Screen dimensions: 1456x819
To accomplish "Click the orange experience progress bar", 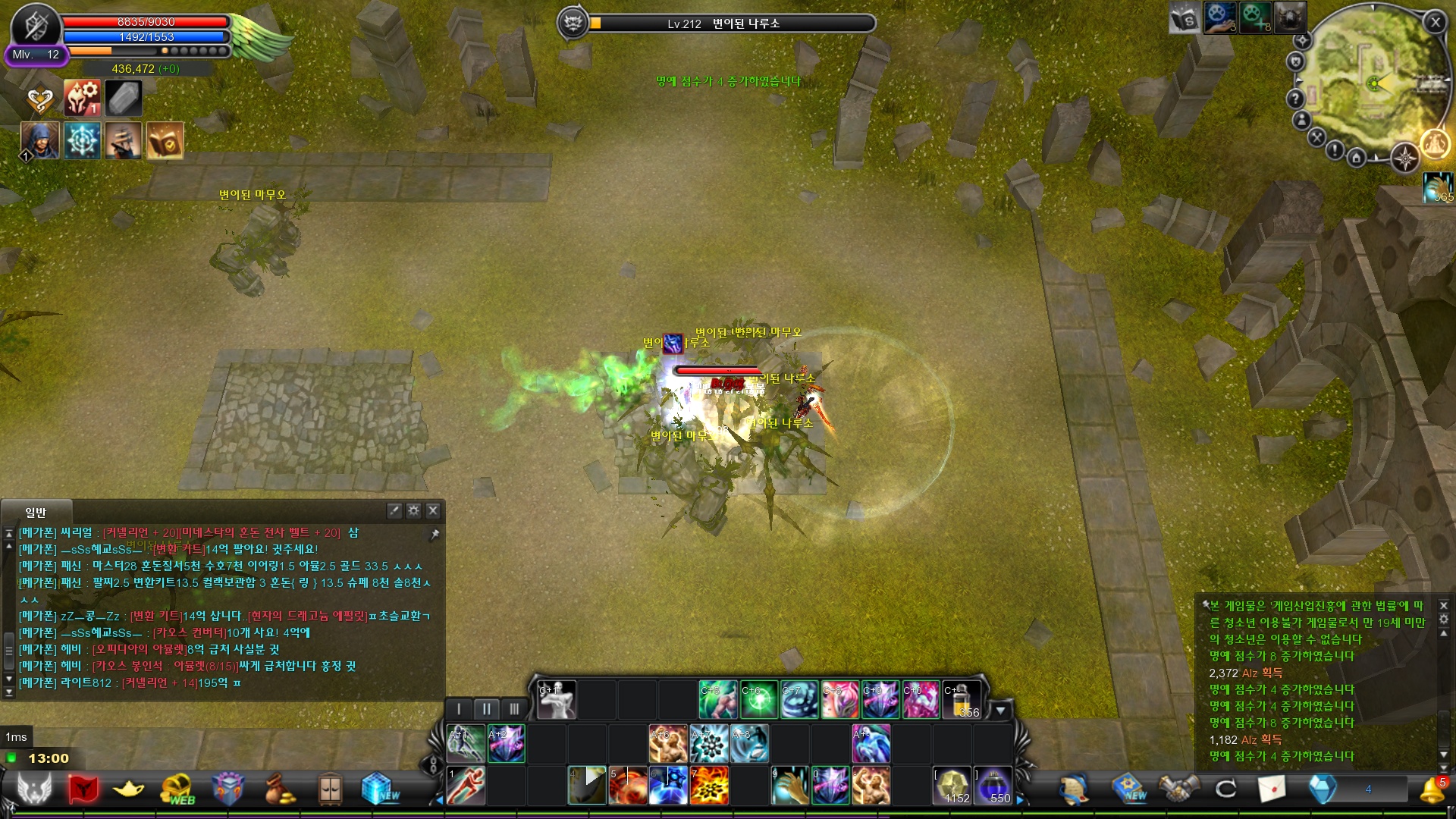I will coord(91,52).
